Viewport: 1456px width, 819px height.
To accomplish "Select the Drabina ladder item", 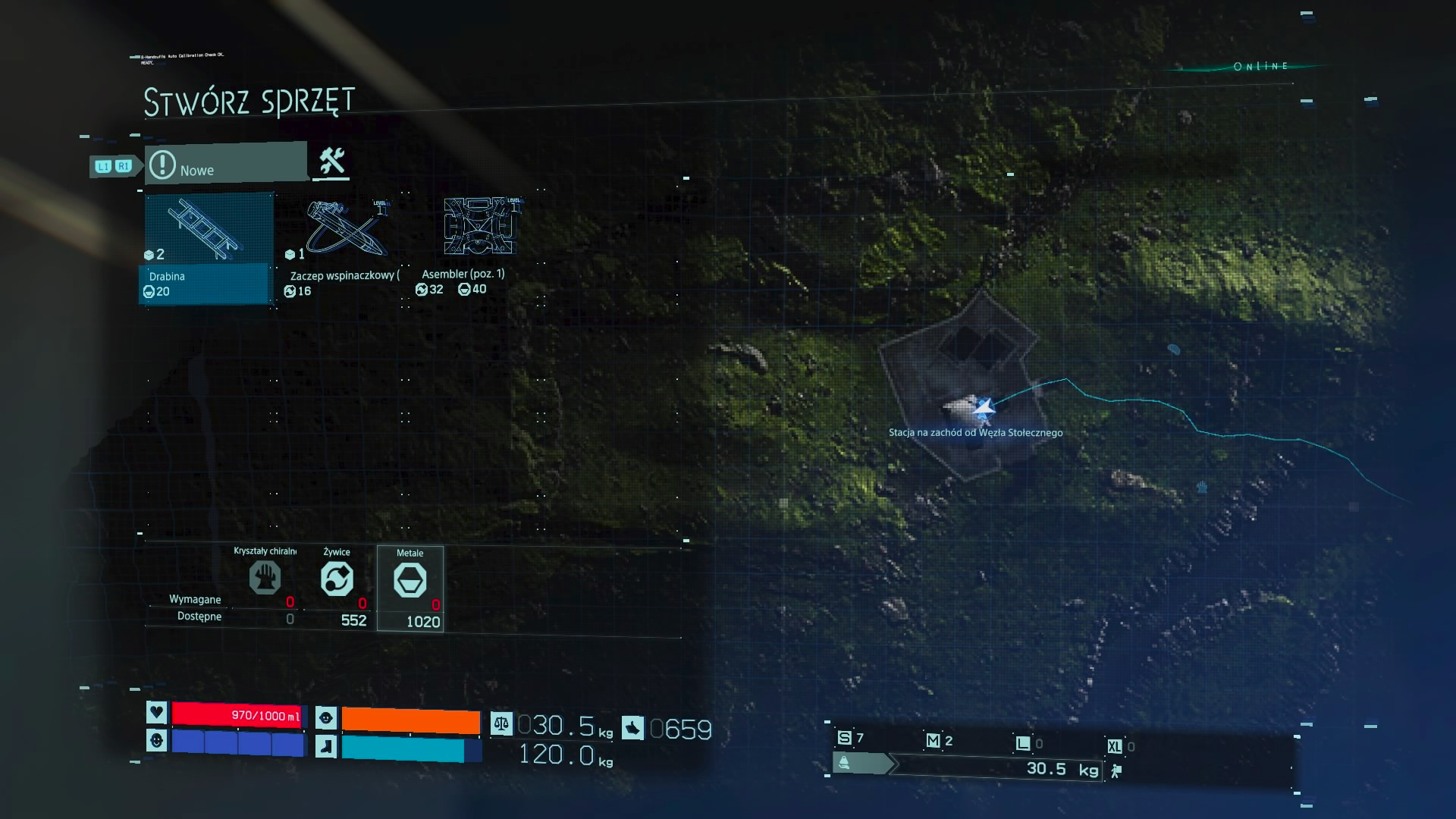I will pos(206,248).
